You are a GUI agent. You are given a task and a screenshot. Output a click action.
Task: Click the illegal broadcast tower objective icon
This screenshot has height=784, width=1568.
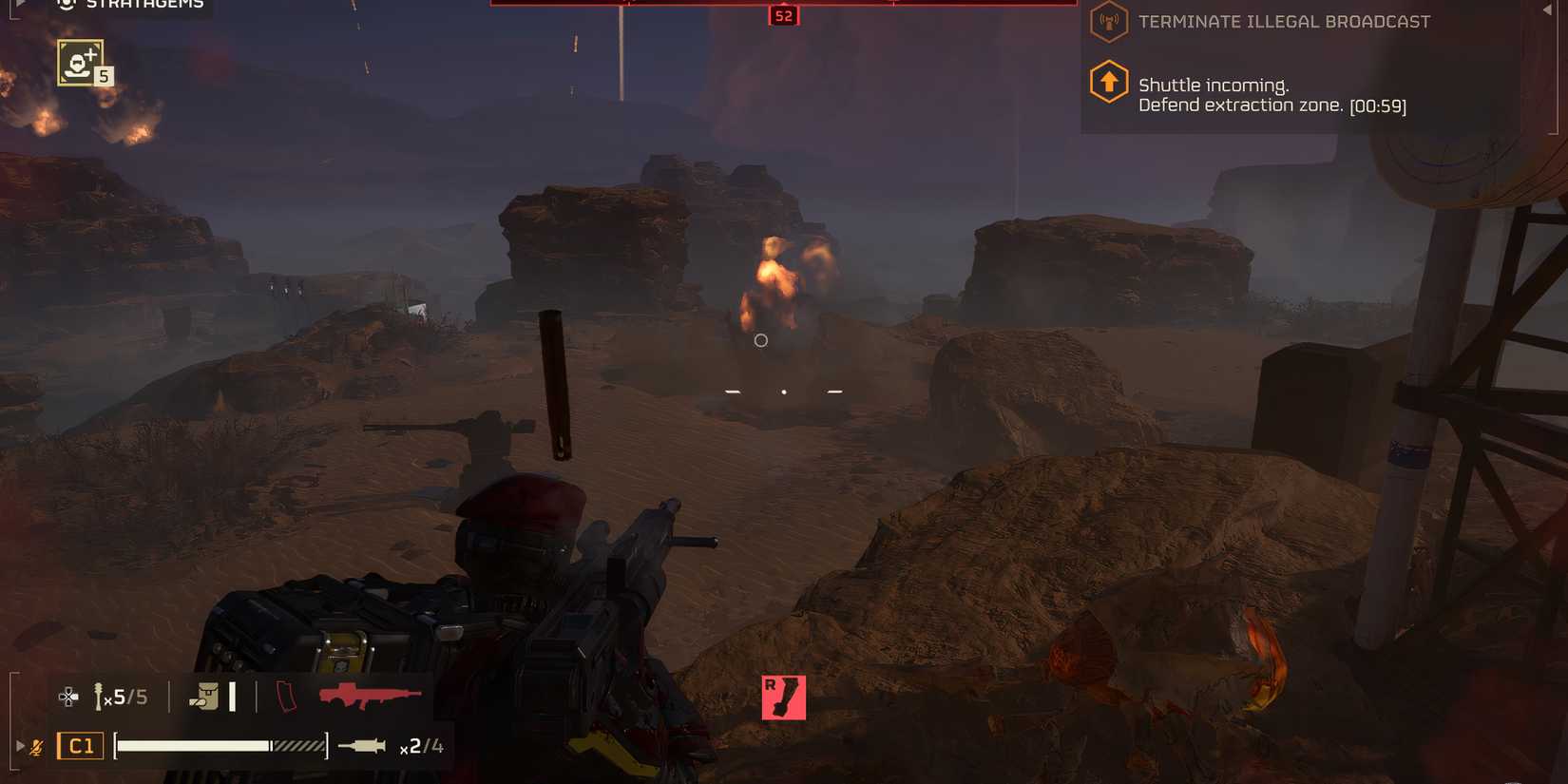[x=1108, y=21]
